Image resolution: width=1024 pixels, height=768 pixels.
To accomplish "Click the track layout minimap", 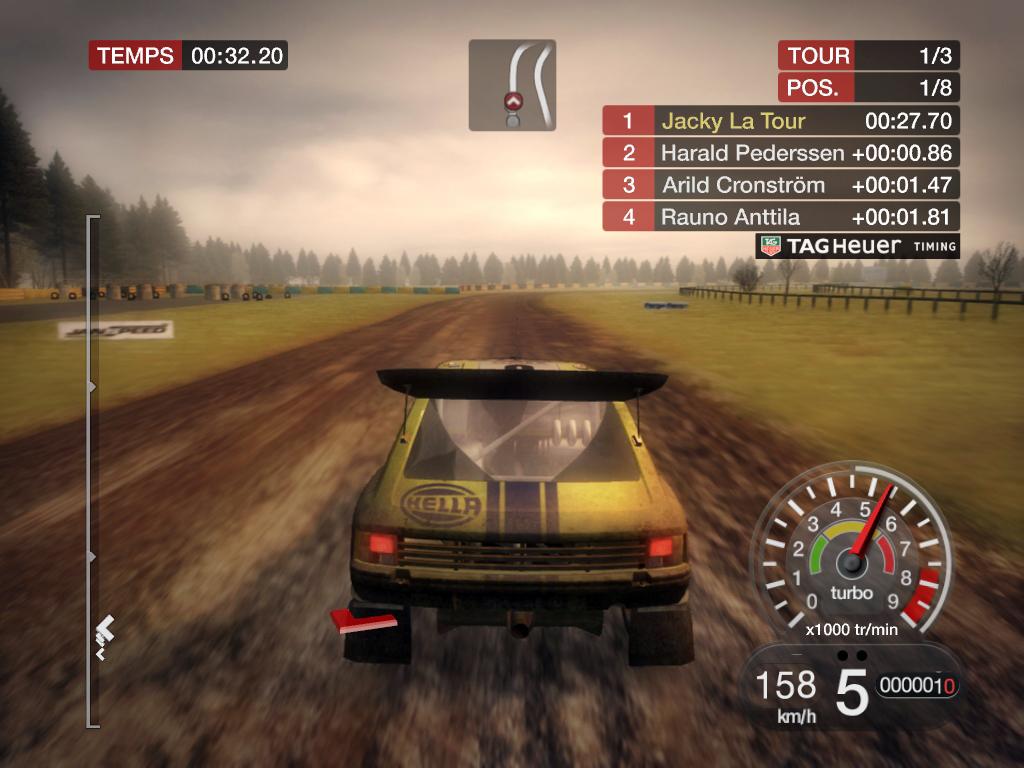I will click(512, 85).
